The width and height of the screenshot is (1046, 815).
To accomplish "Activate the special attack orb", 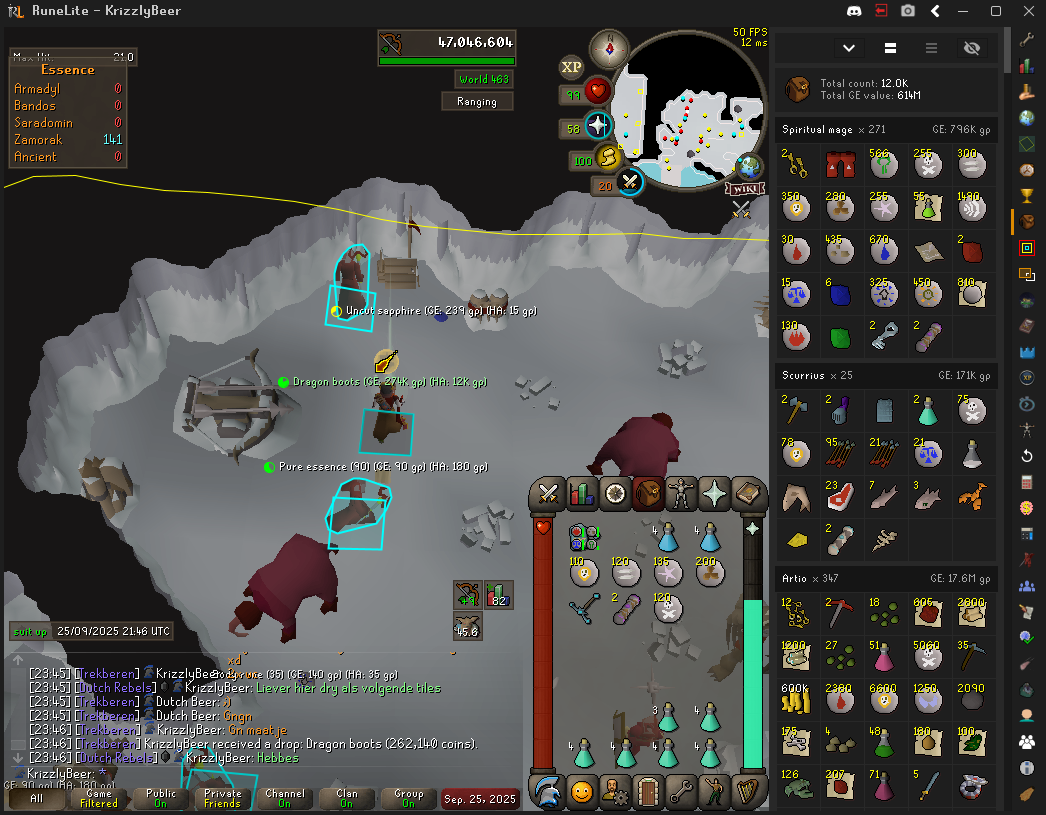I will pos(630,182).
